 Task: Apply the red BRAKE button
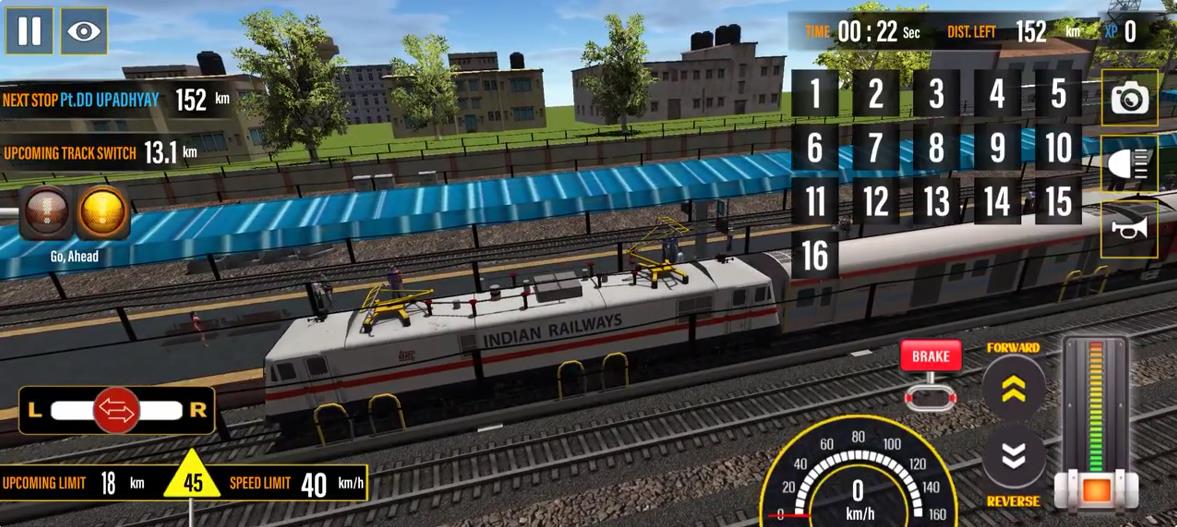pos(930,357)
